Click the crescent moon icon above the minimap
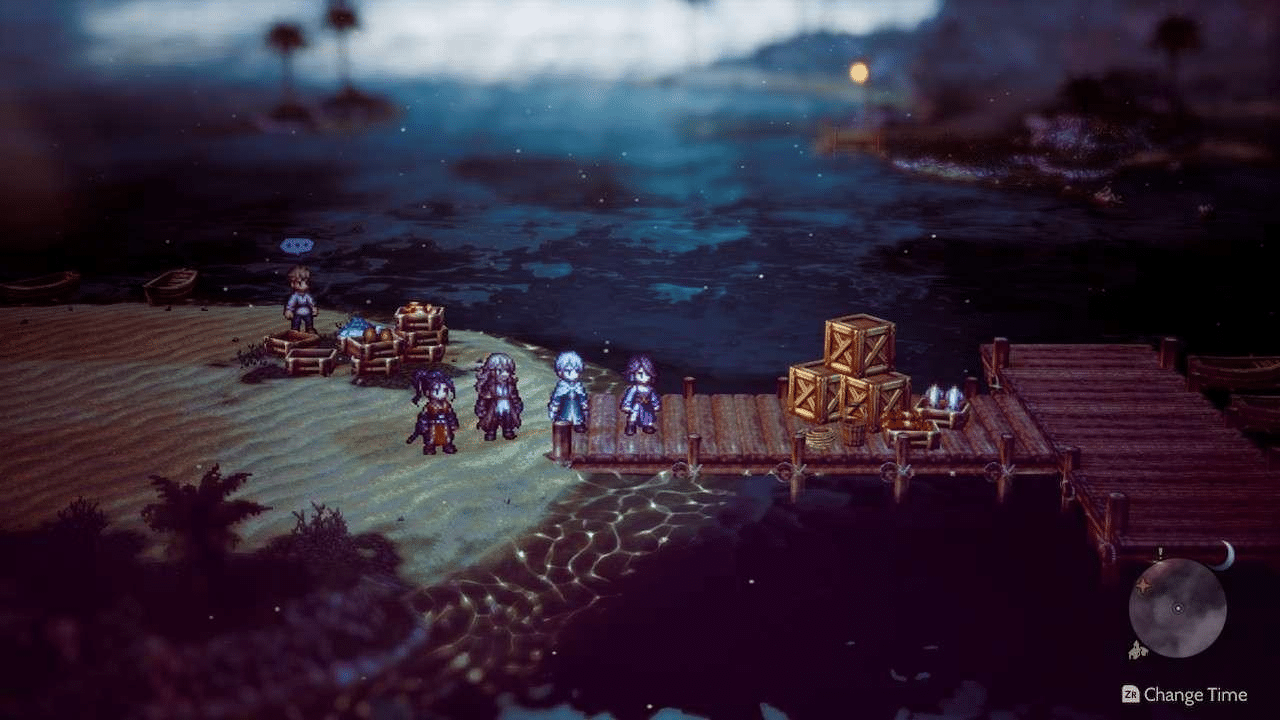 coord(1227,557)
